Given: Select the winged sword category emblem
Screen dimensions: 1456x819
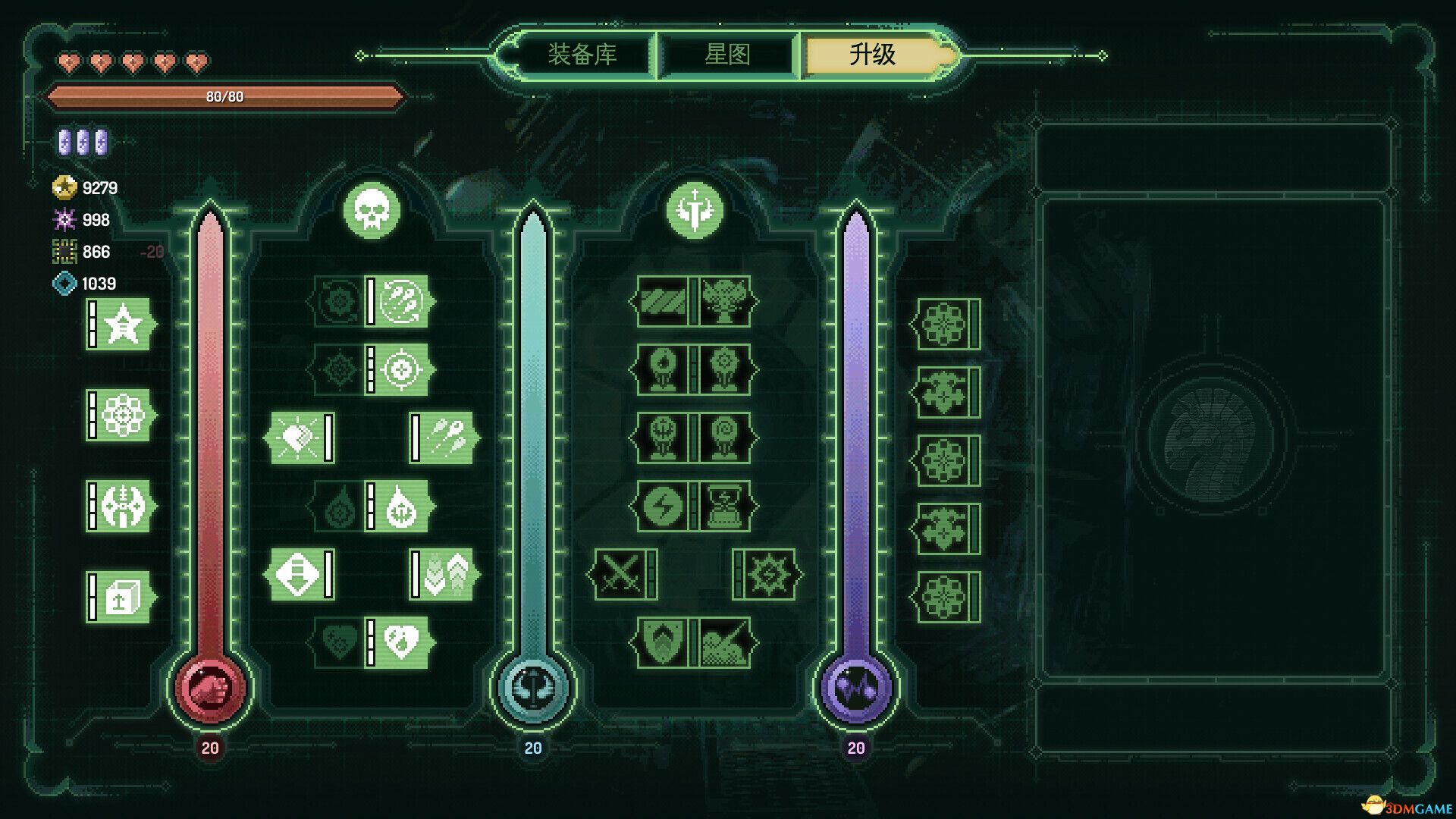Looking at the screenshot, I should 695,210.
